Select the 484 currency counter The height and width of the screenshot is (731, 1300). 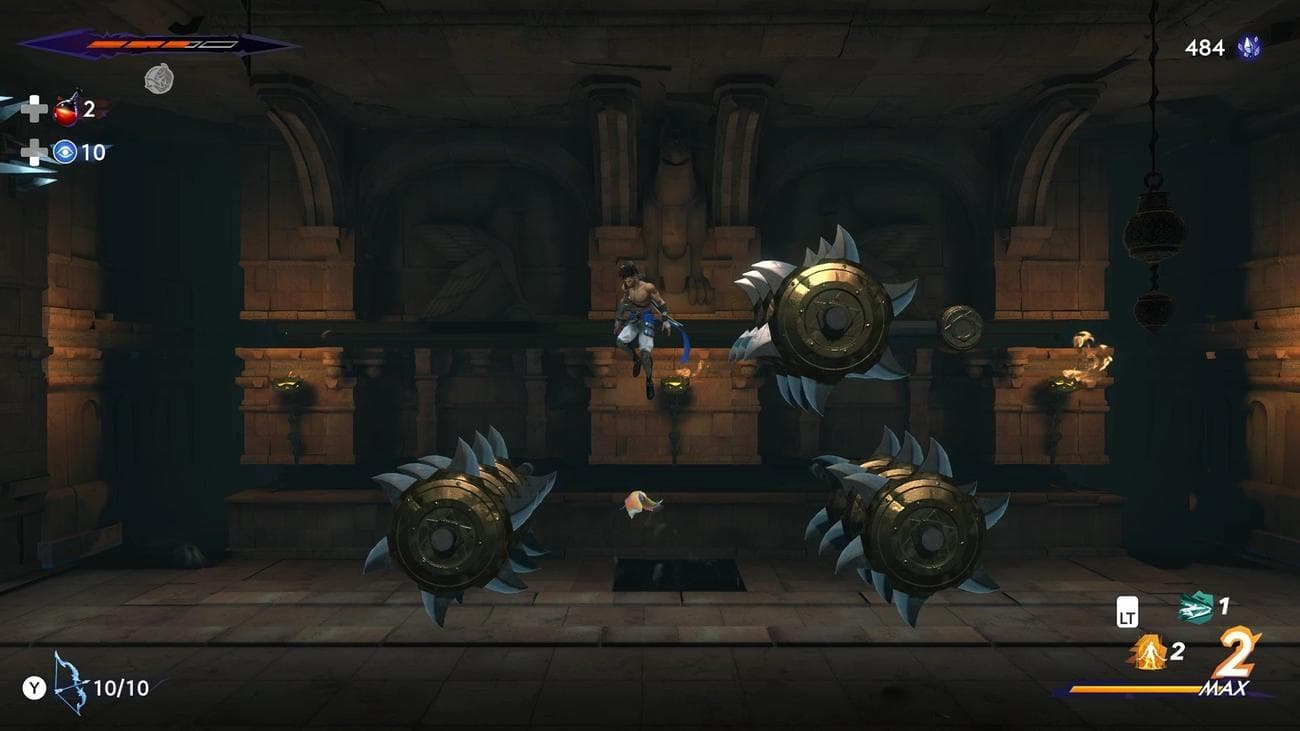point(1205,45)
